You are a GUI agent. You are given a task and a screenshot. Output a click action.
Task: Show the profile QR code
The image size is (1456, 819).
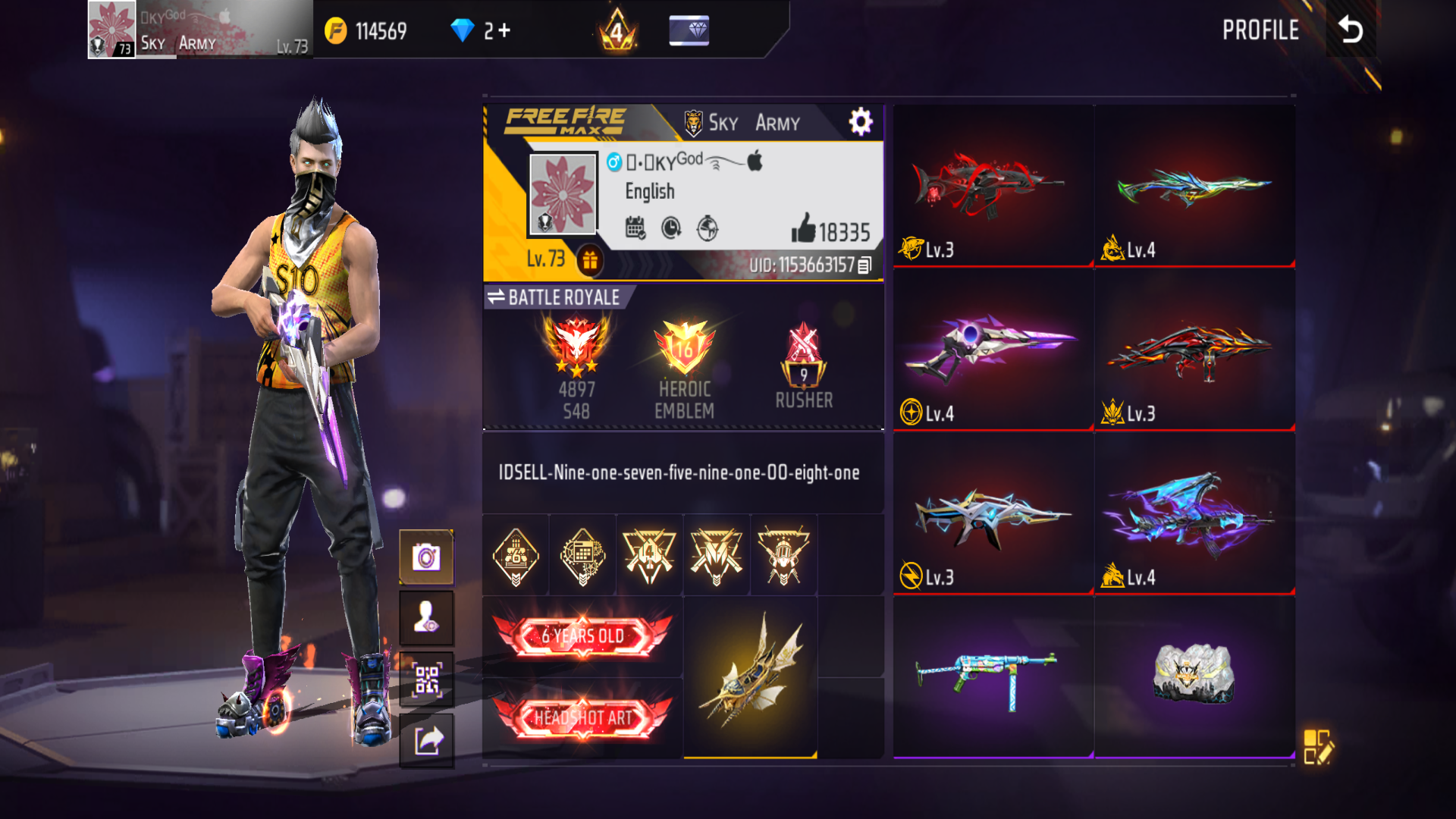[x=426, y=679]
